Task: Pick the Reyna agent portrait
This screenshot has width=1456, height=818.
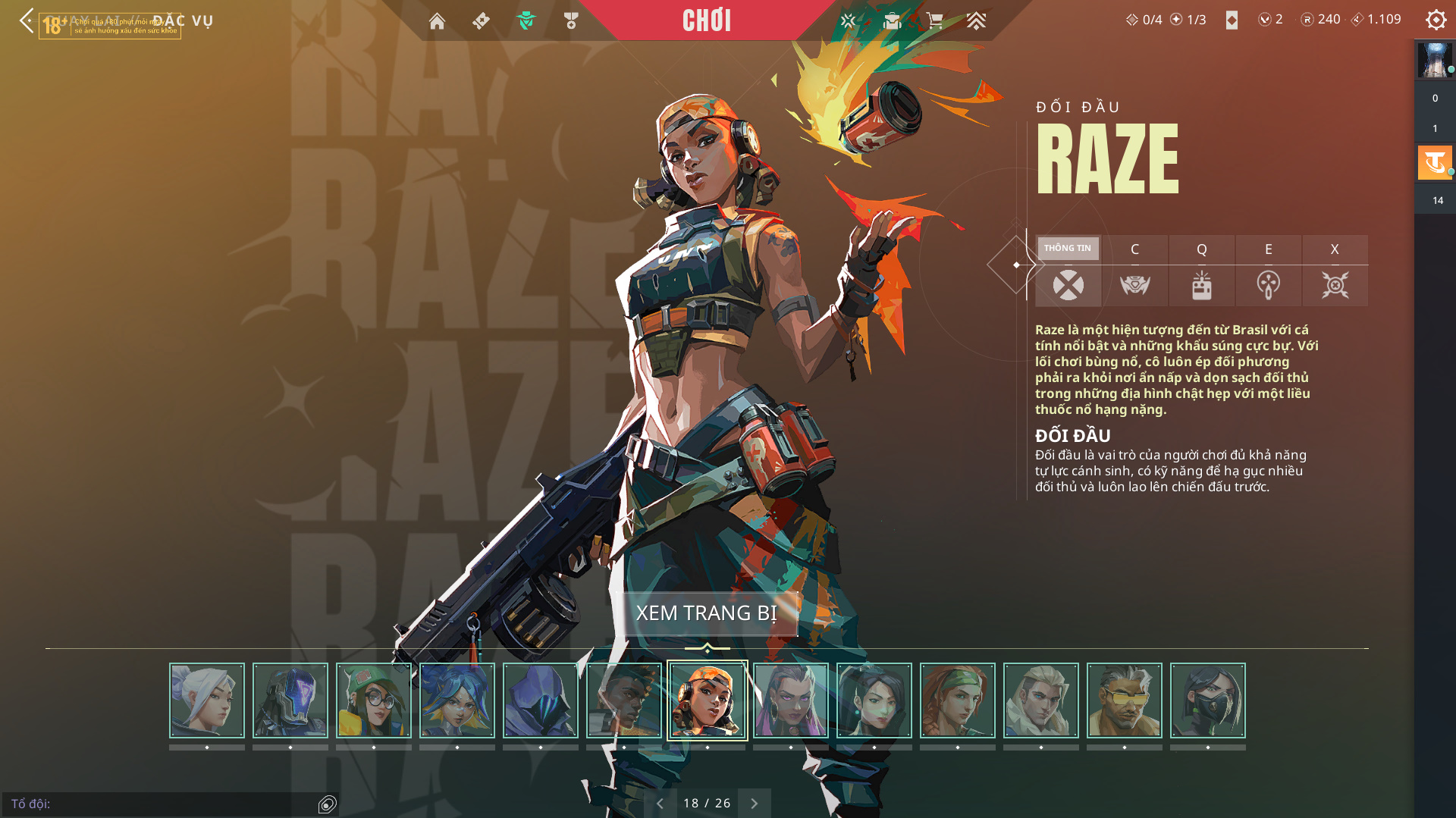Action: [791, 700]
